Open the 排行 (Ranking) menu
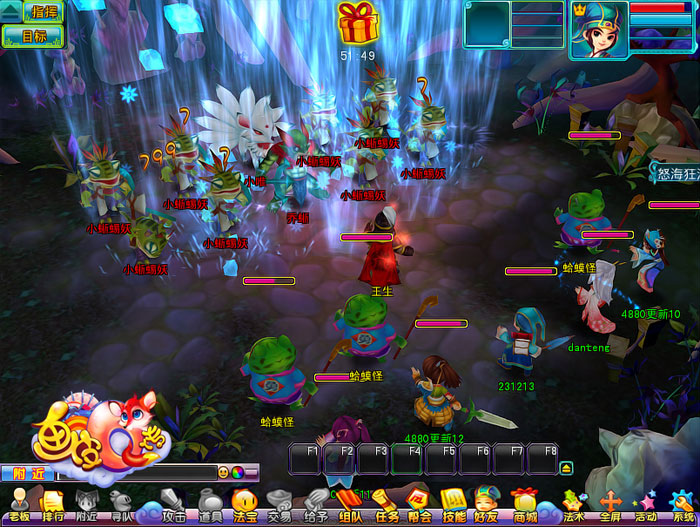 (52, 504)
